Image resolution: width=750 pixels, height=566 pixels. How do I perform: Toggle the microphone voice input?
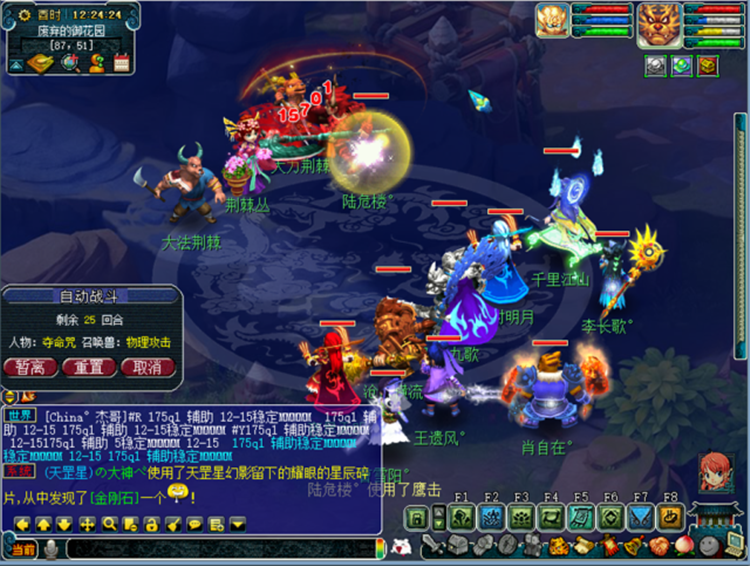(x=50, y=549)
